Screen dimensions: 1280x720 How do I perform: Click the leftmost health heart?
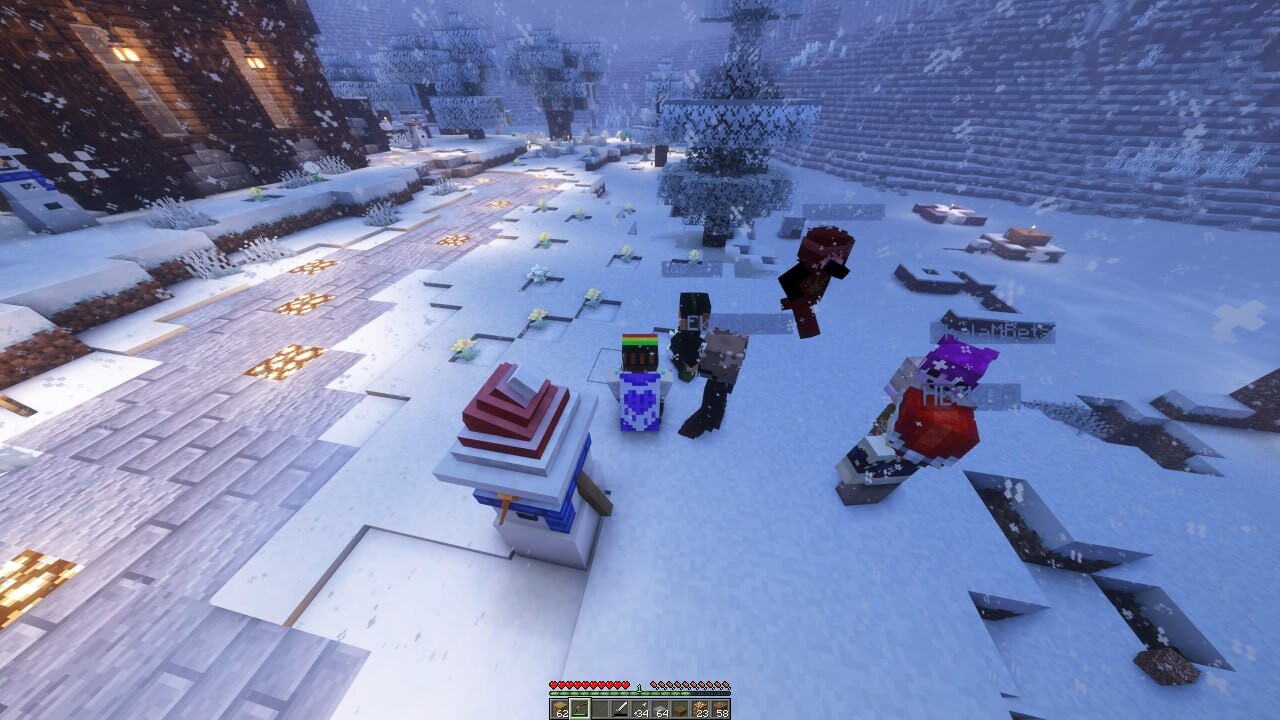pos(552,685)
